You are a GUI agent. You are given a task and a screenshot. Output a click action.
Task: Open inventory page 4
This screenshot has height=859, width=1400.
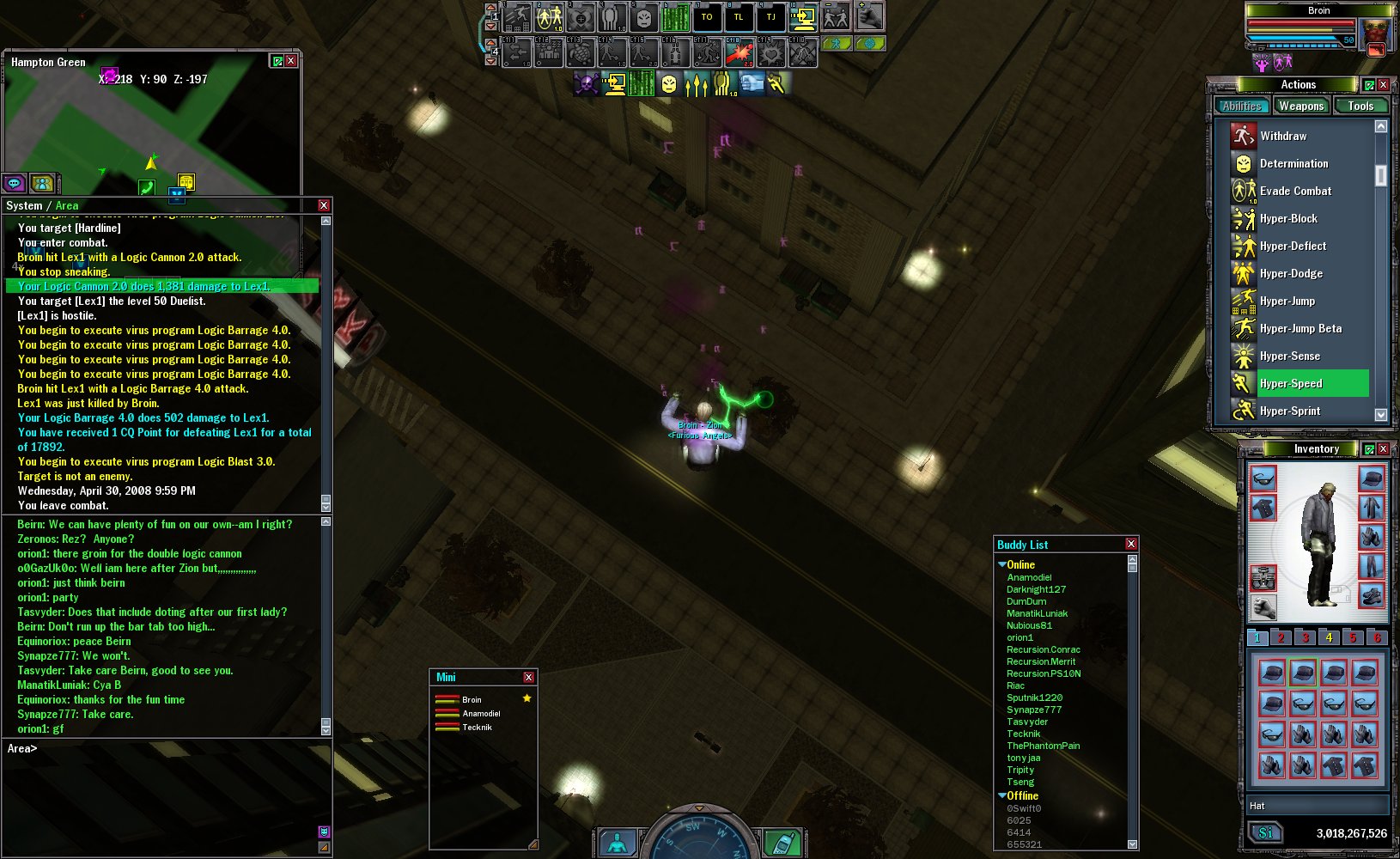point(1329,637)
